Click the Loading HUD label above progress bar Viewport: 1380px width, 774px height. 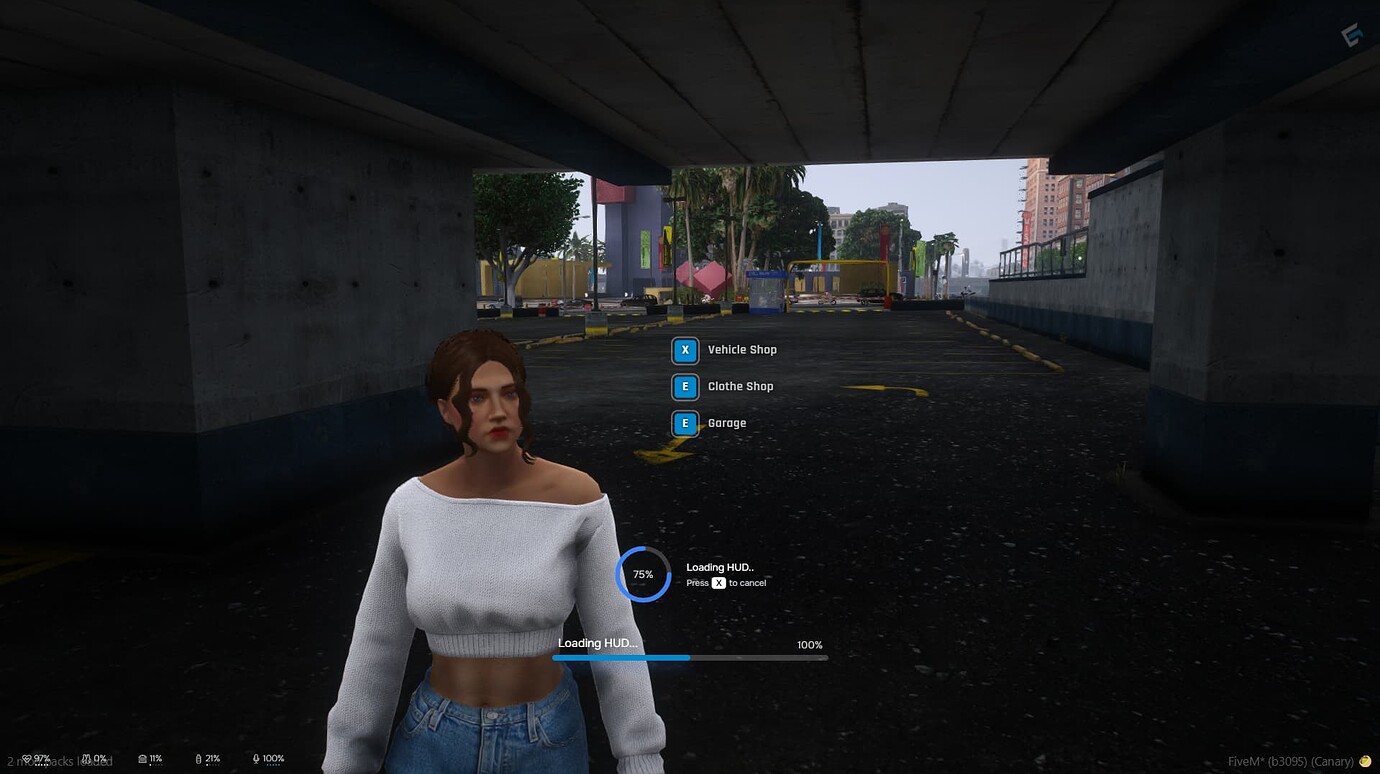coord(597,643)
